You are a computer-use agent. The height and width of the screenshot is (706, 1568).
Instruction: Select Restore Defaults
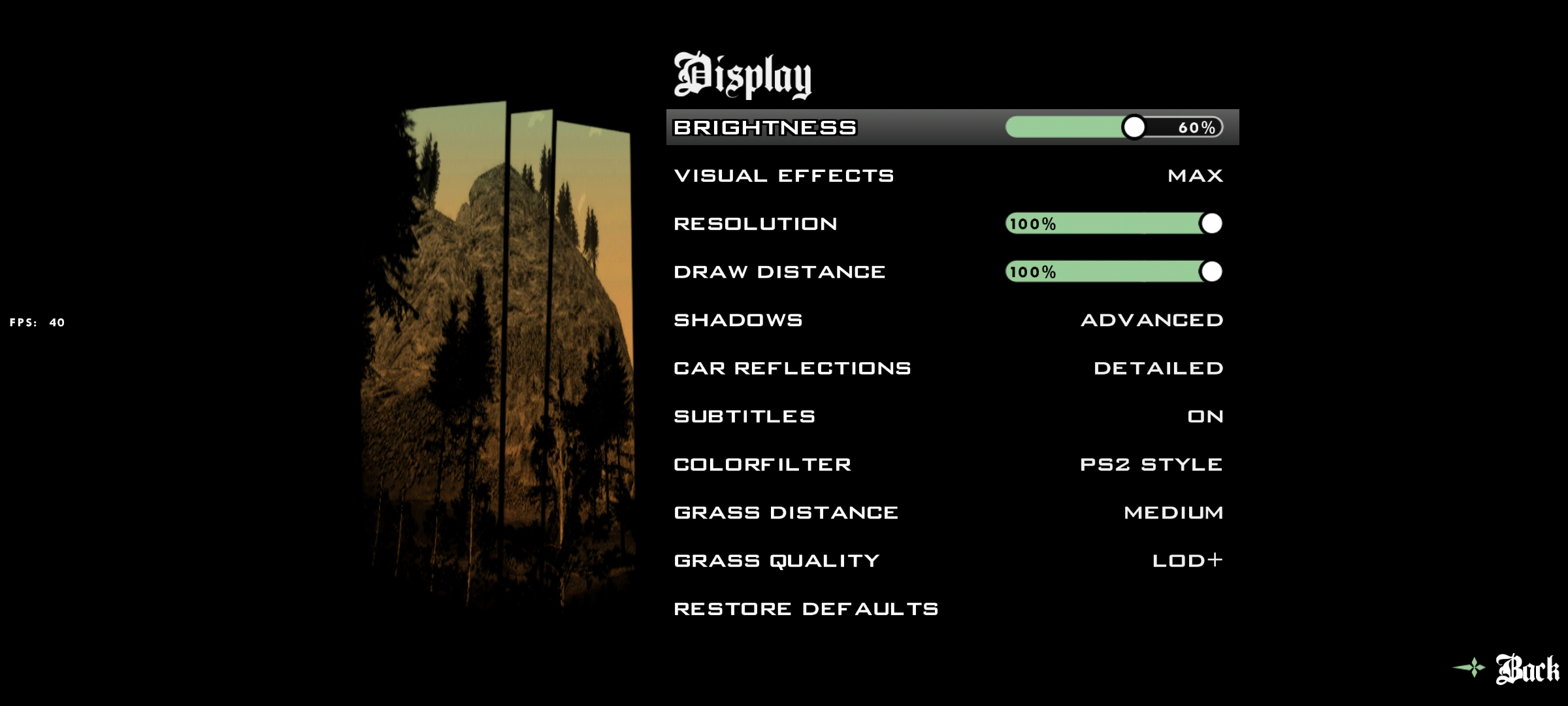tap(806, 609)
